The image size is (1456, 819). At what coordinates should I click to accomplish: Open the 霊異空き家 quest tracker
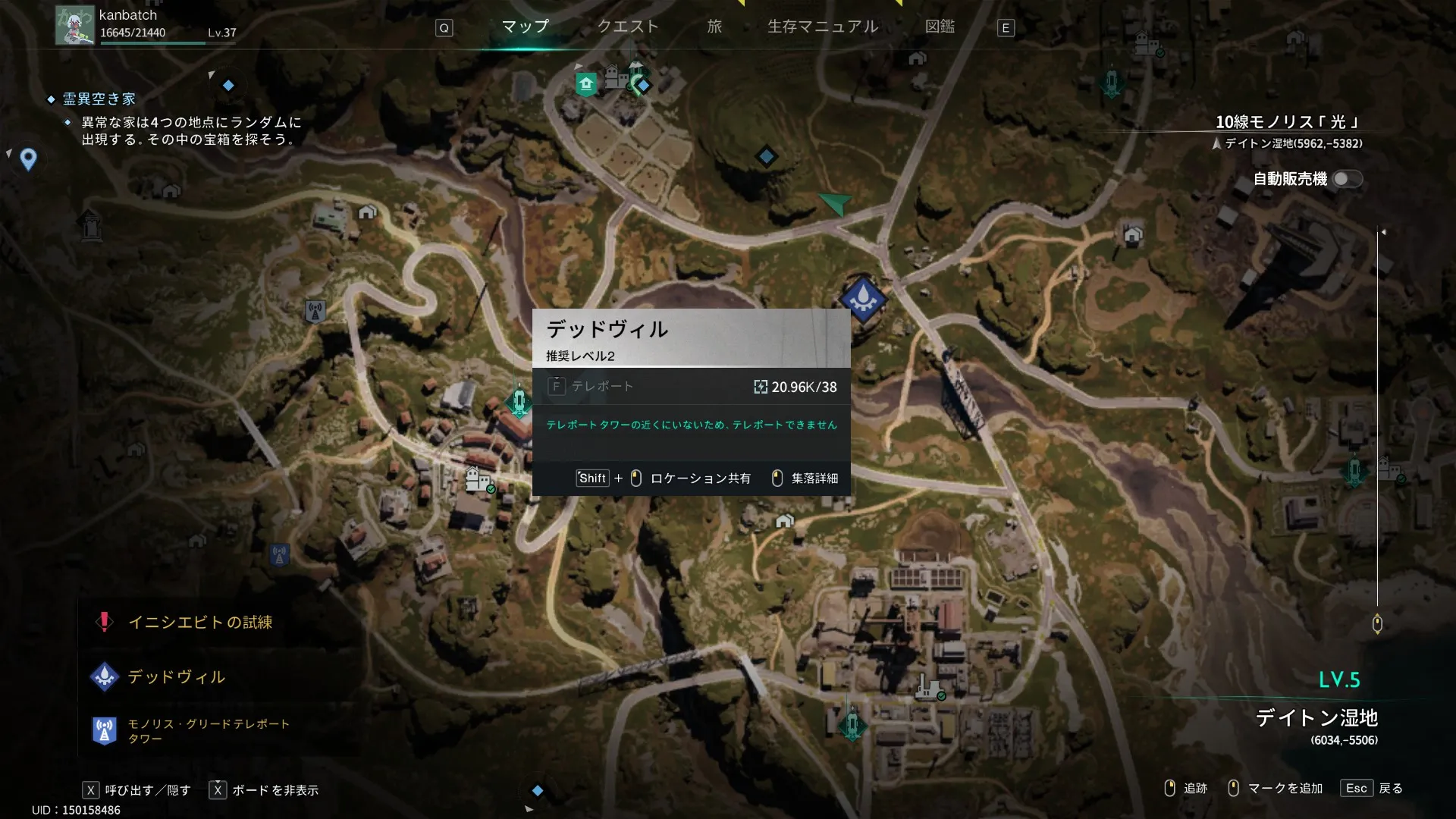(99, 99)
